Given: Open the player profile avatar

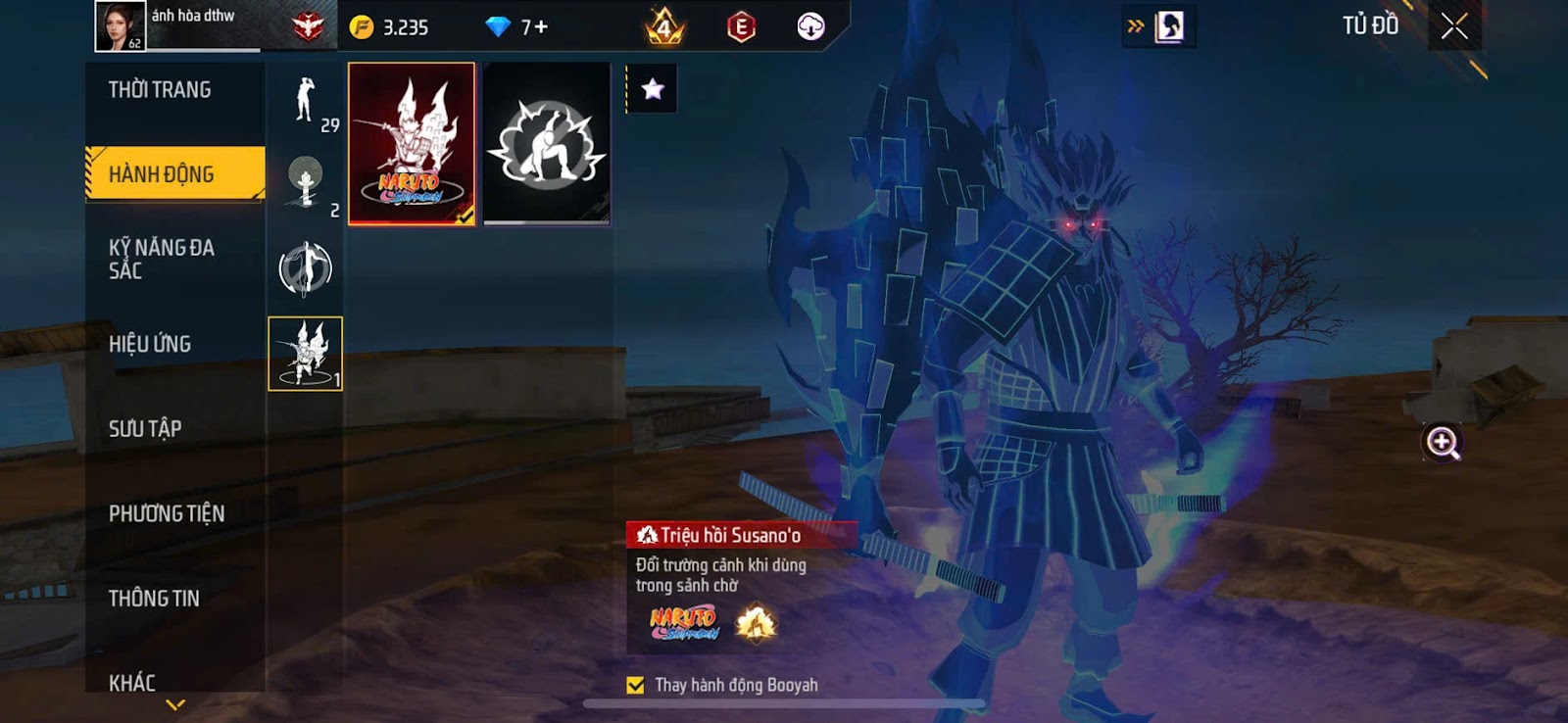Looking at the screenshot, I should coord(120,25).
